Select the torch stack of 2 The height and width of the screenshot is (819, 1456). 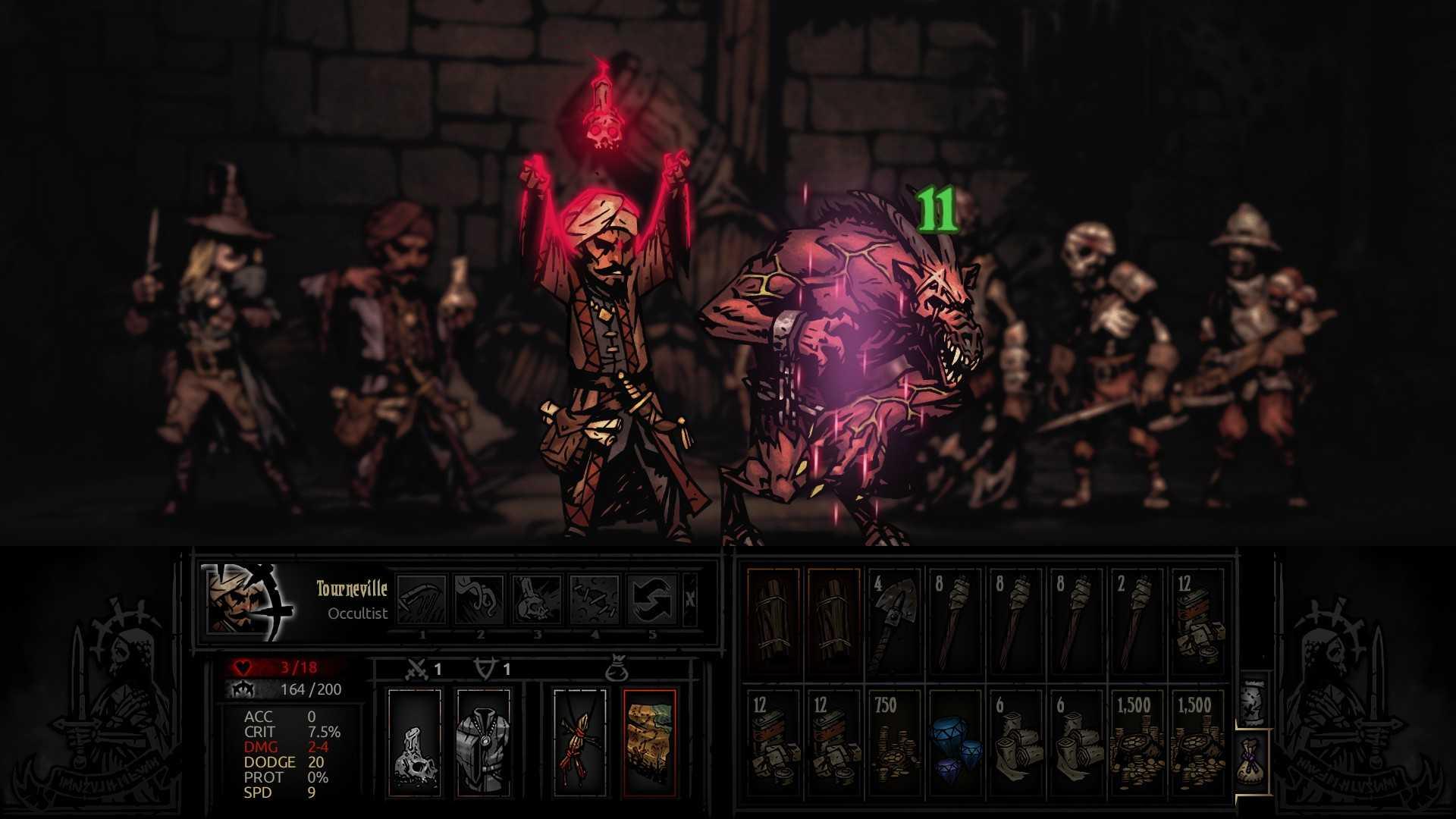(1135, 621)
